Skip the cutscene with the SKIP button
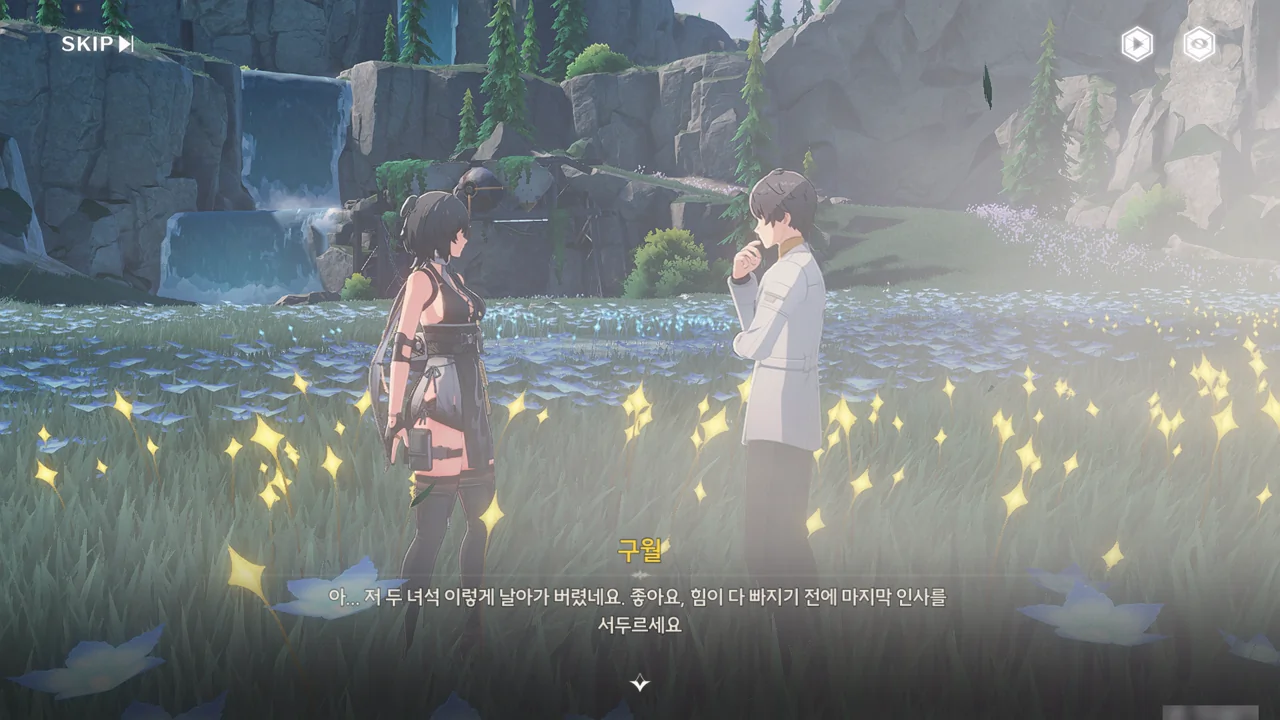1280x720 pixels. click(x=97, y=44)
